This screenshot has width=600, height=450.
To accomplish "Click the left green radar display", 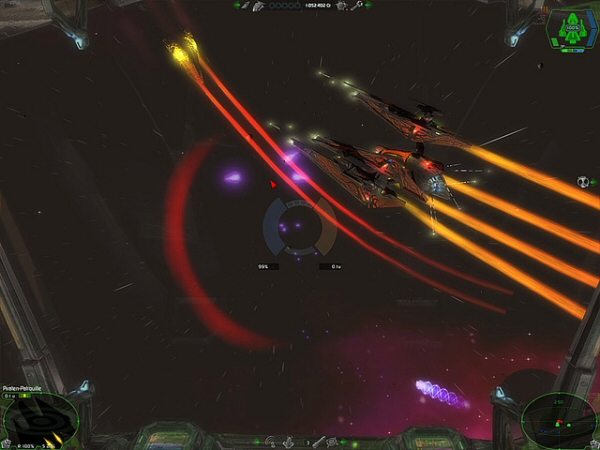I will (x=38, y=418).
